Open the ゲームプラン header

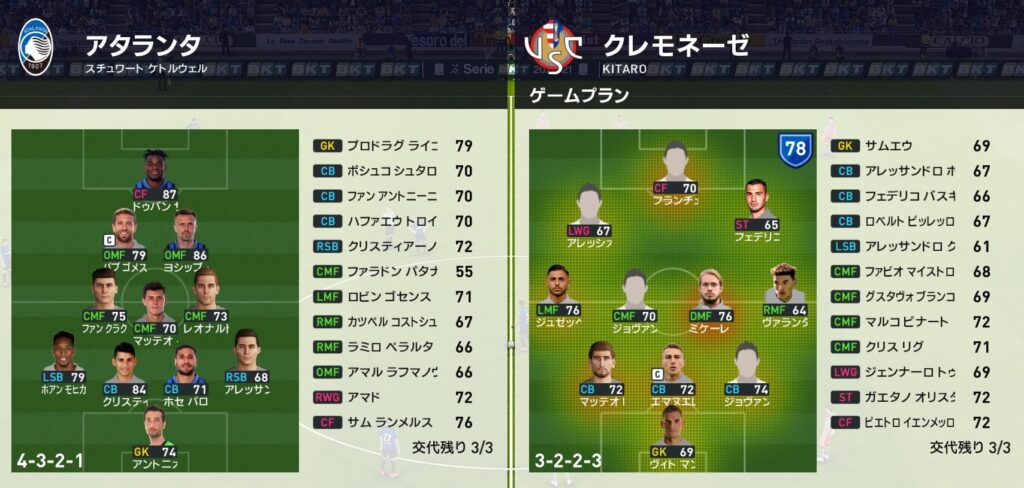coord(579,96)
